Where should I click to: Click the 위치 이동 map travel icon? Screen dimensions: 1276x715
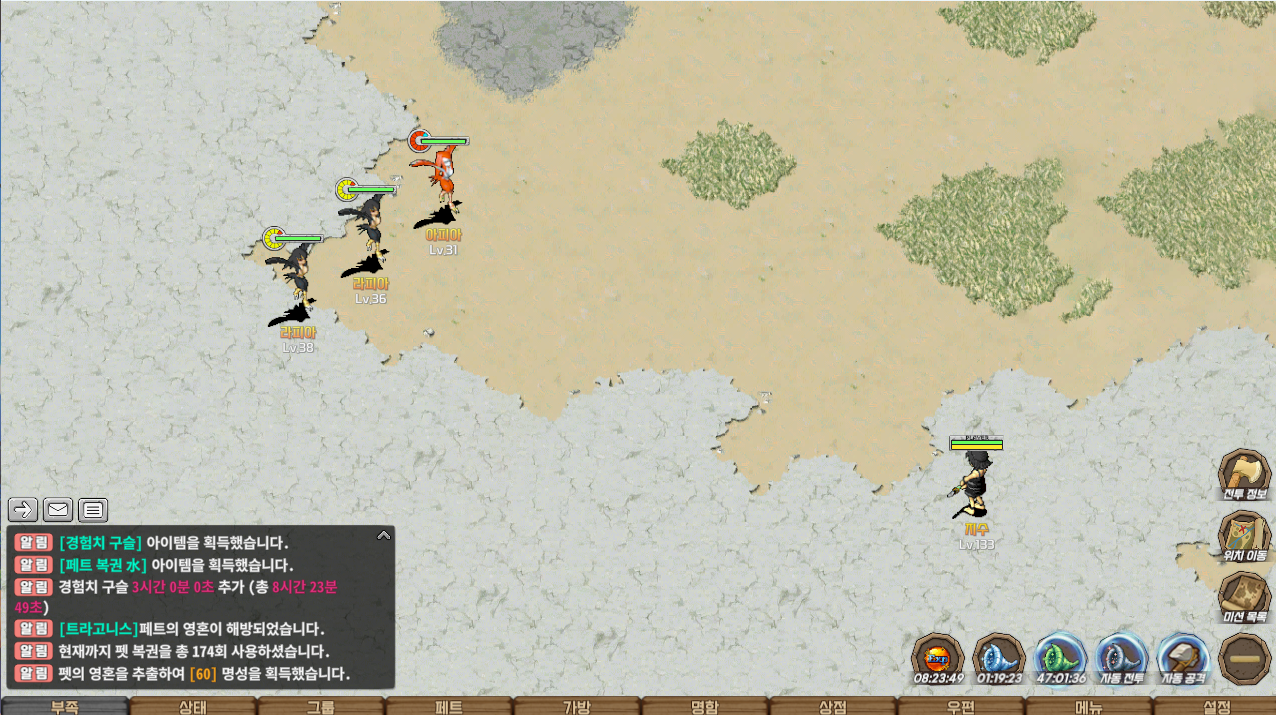click(1244, 533)
